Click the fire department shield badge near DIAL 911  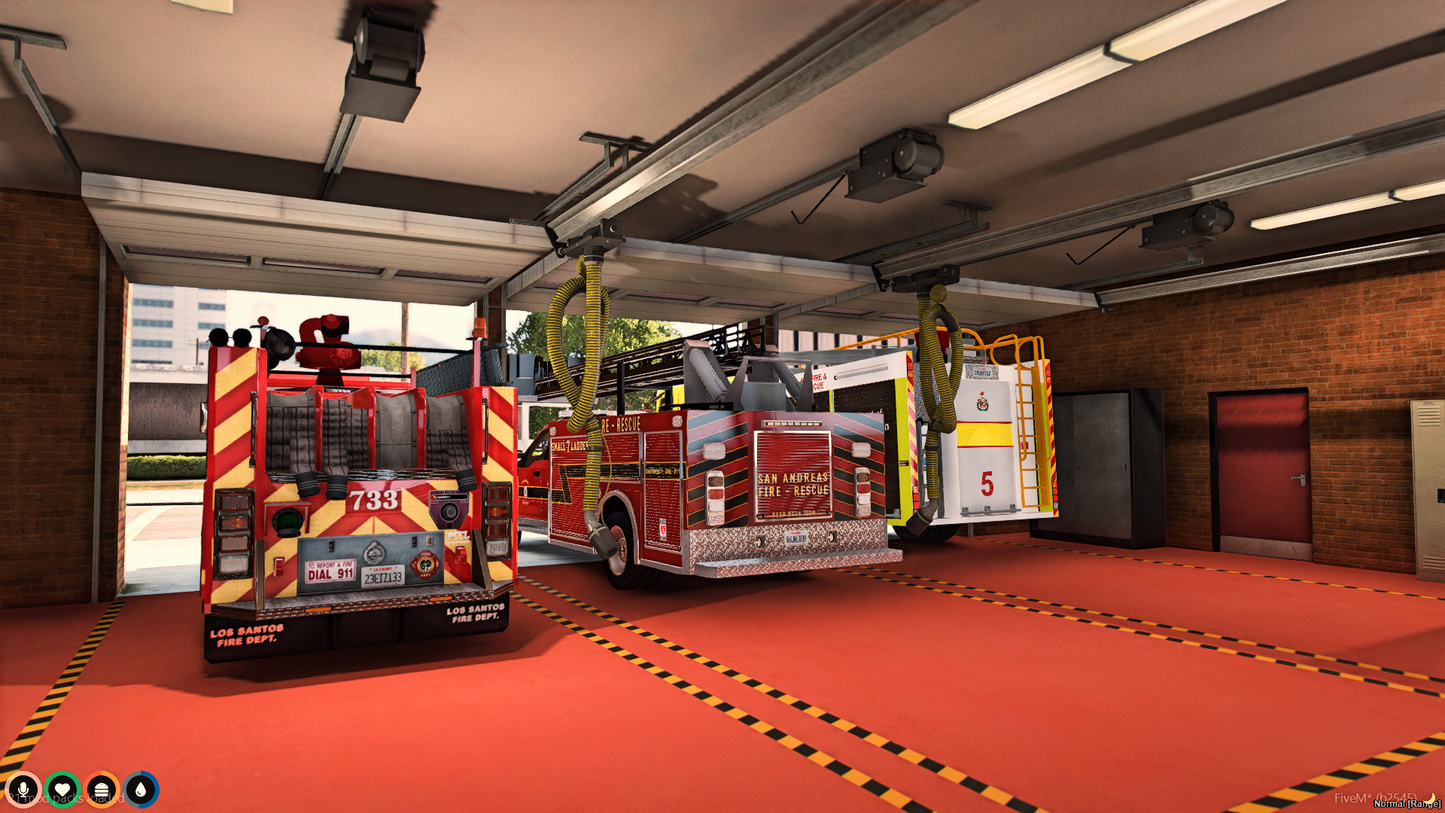pyautogui.click(x=425, y=566)
